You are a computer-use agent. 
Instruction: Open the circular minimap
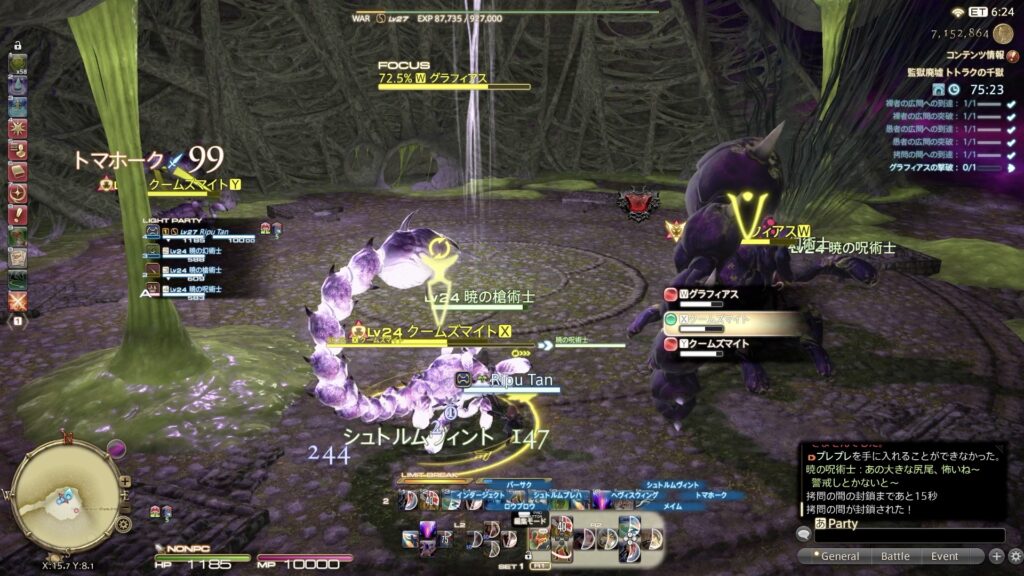(x=64, y=497)
